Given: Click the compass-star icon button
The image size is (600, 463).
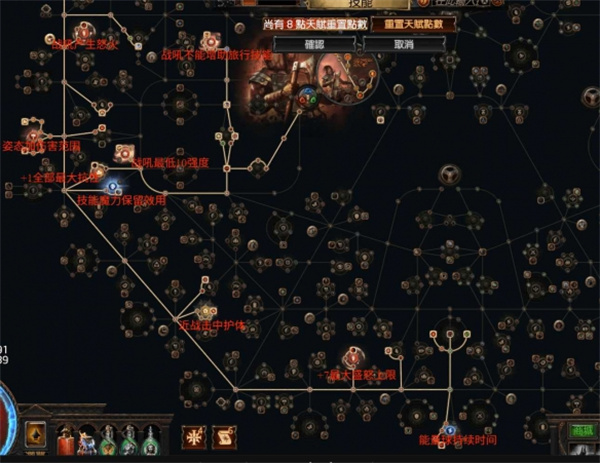Looking at the screenshot, I should coord(195,436).
